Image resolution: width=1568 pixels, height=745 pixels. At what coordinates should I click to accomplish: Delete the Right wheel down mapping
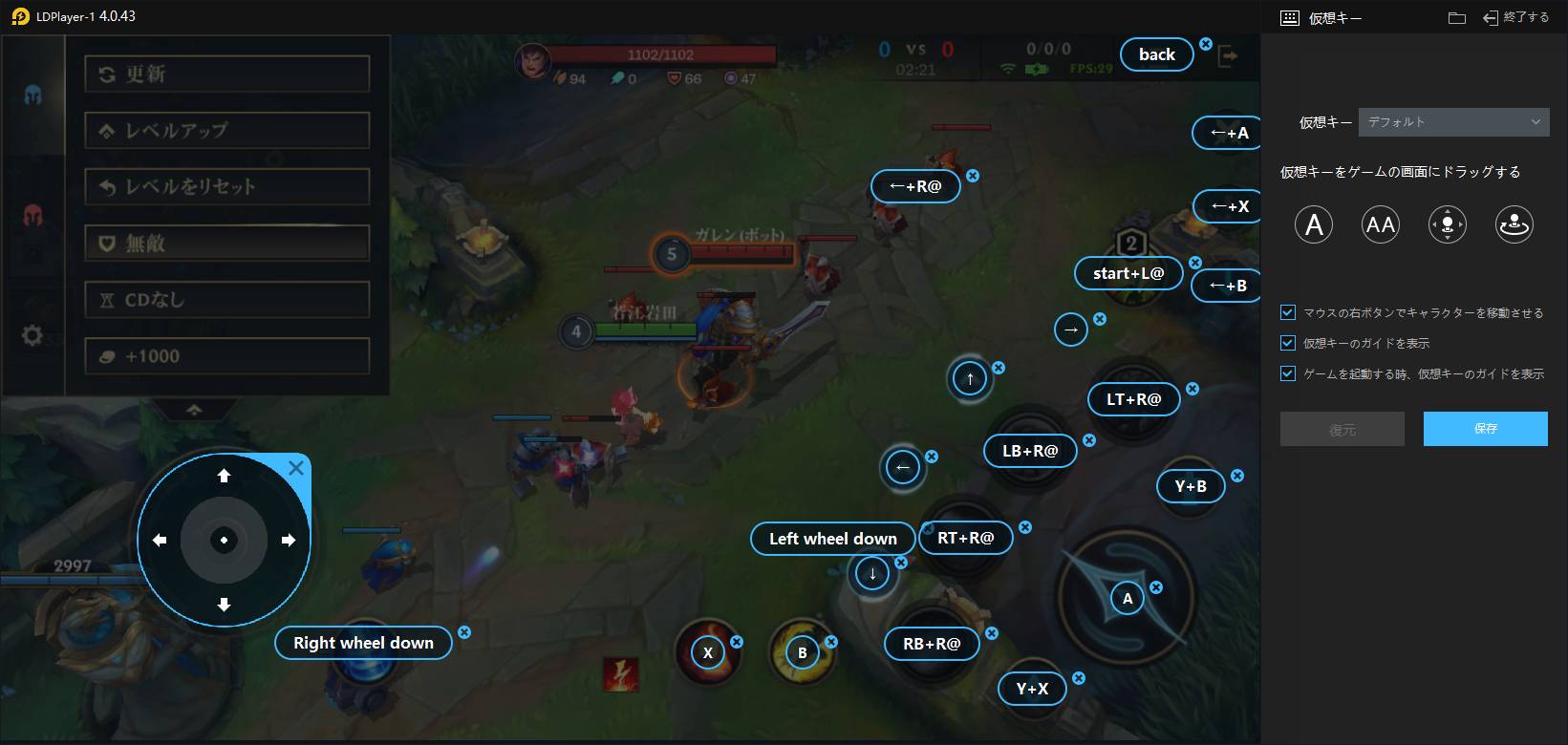[x=464, y=632]
